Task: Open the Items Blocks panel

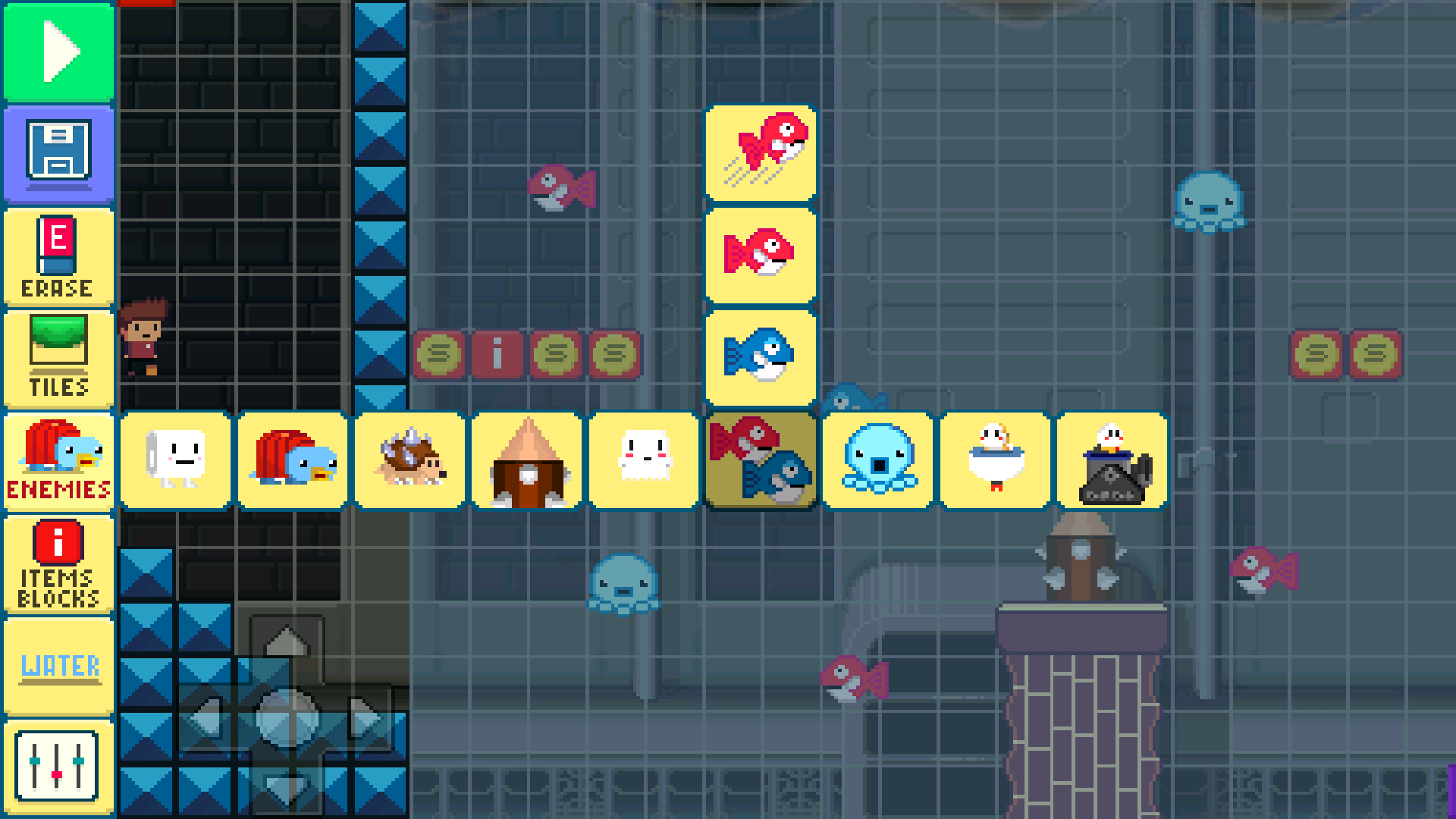Action: click(x=58, y=563)
